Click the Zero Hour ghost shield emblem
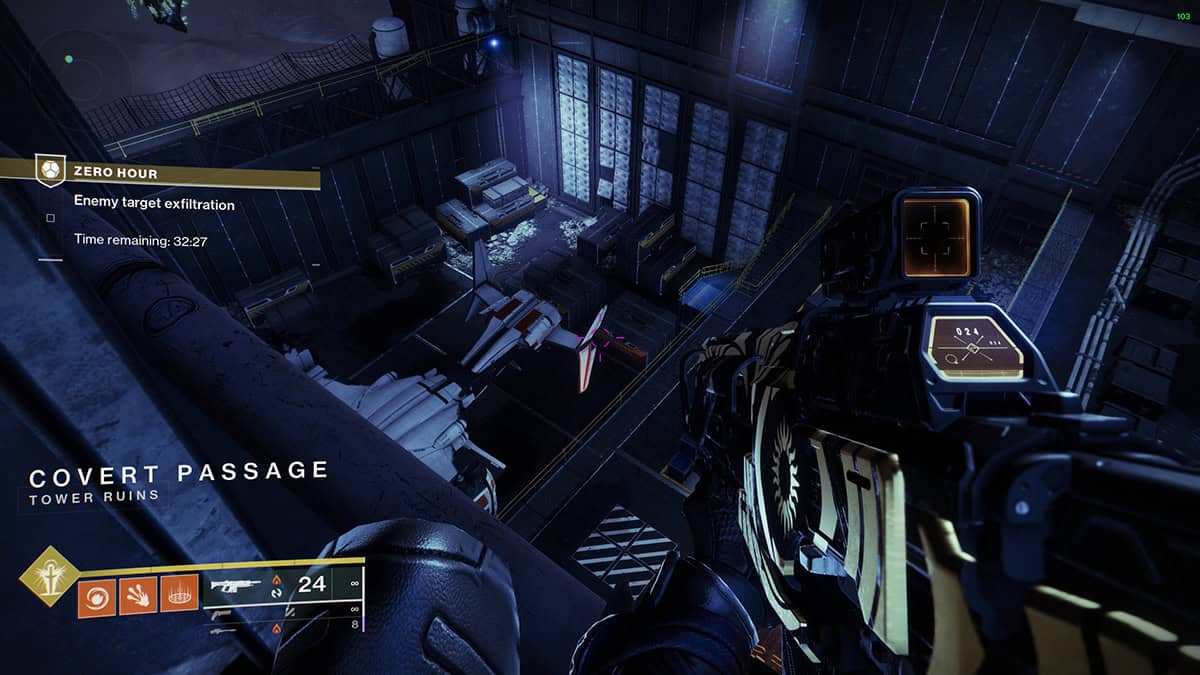Viewport: 1200px width, 675px height. pyautogui.click(x=49, y=172)
